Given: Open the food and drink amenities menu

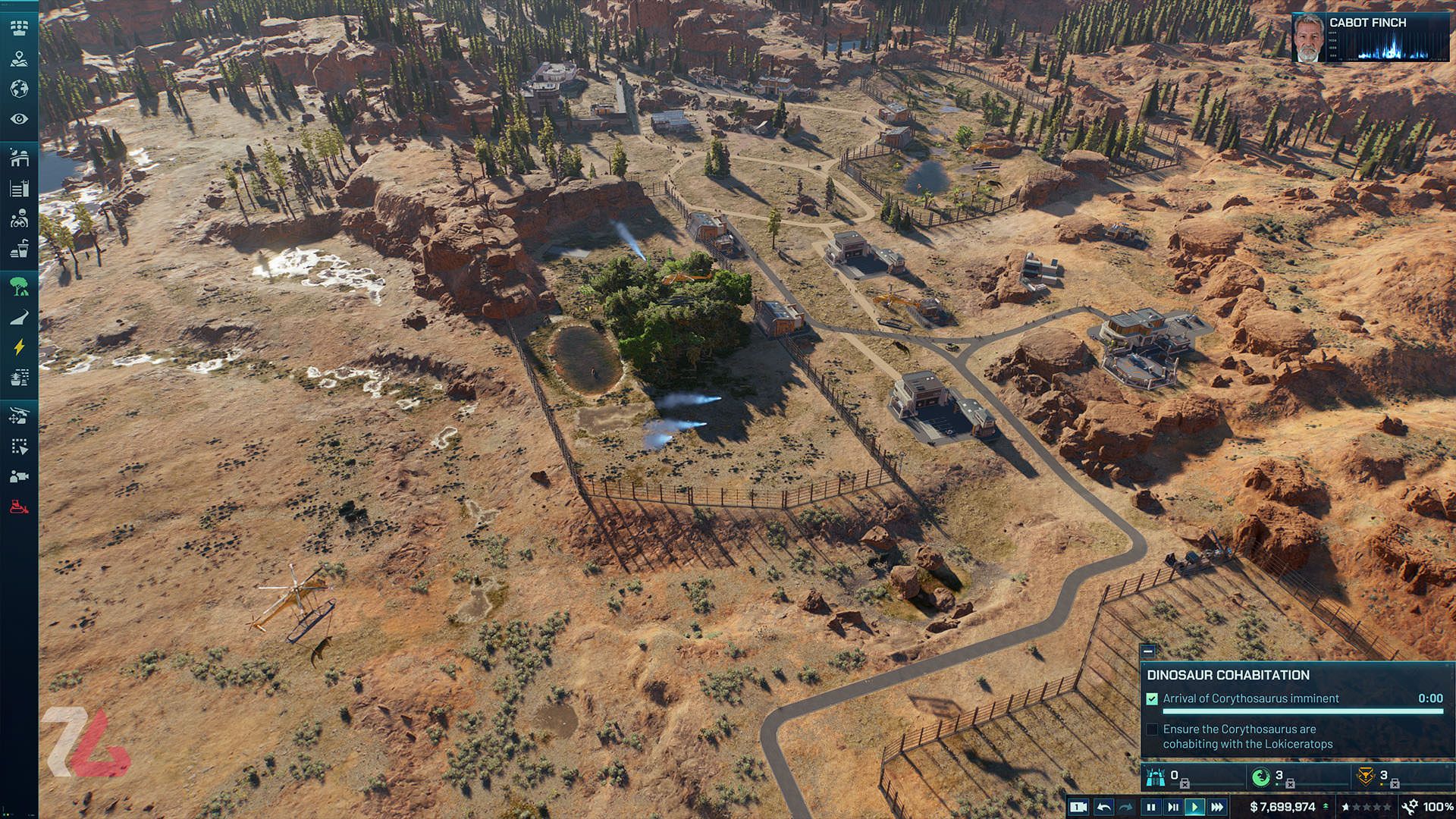Looking at the screenshot, I should (19, 249).
